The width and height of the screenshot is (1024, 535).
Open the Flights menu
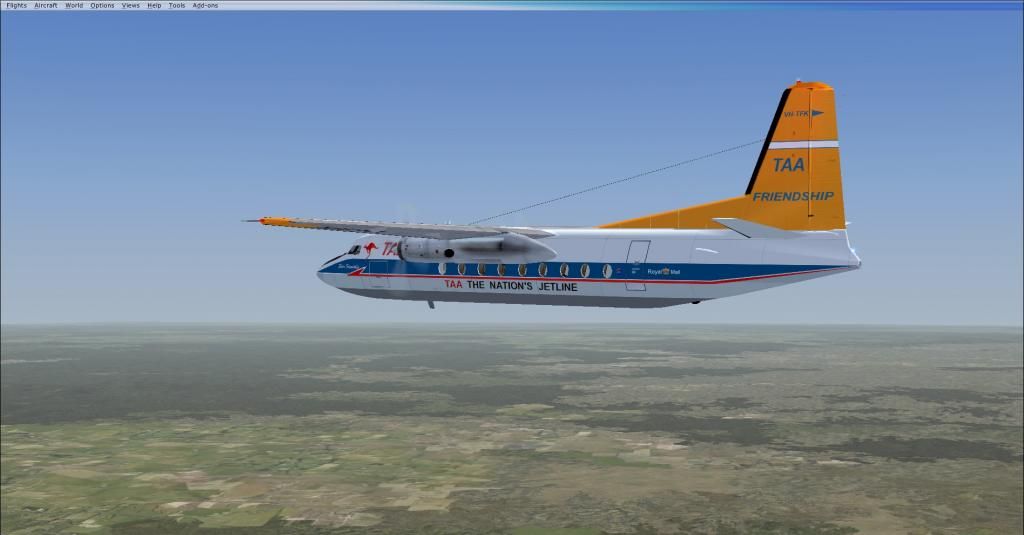(x=16, y=5)
